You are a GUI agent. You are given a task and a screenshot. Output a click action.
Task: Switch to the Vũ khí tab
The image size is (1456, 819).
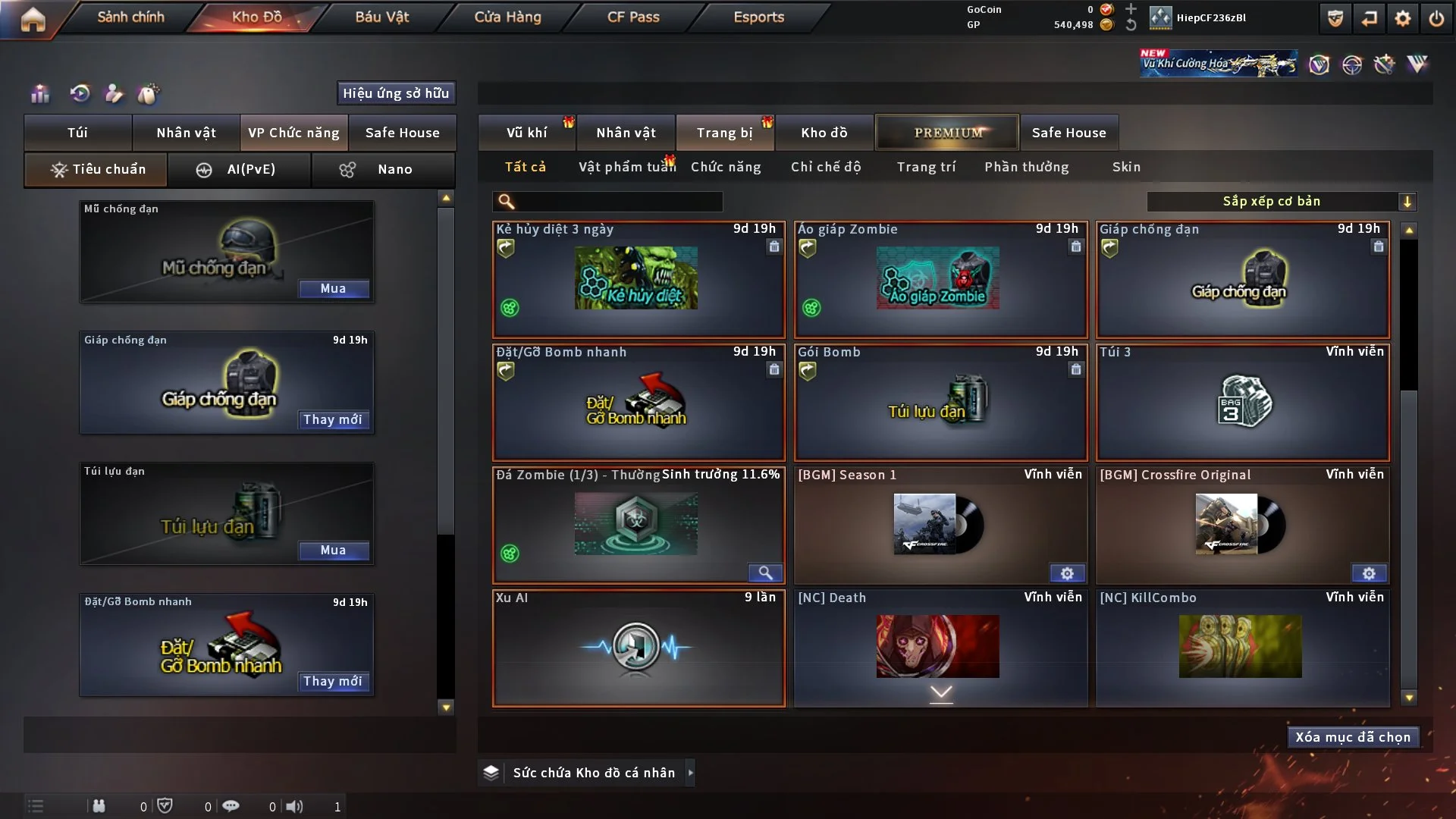pos(526,133)
